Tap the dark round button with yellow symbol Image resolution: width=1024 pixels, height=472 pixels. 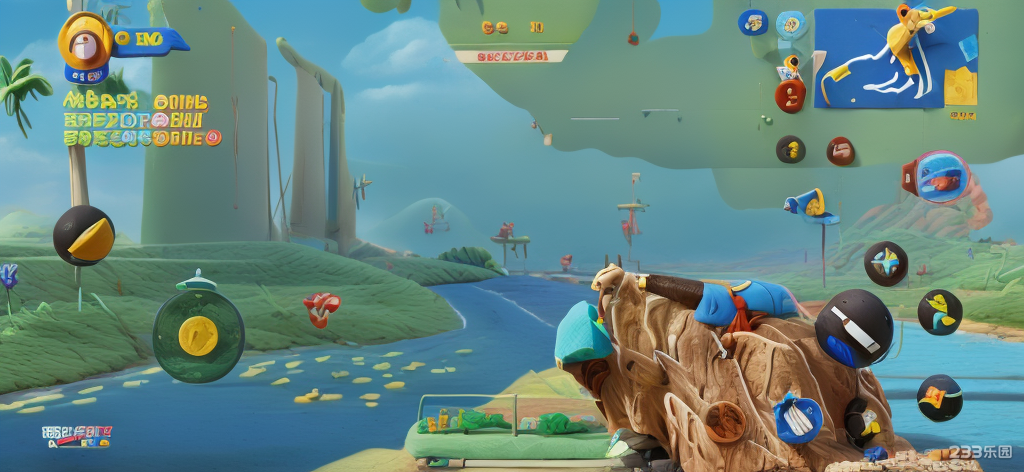790,150
